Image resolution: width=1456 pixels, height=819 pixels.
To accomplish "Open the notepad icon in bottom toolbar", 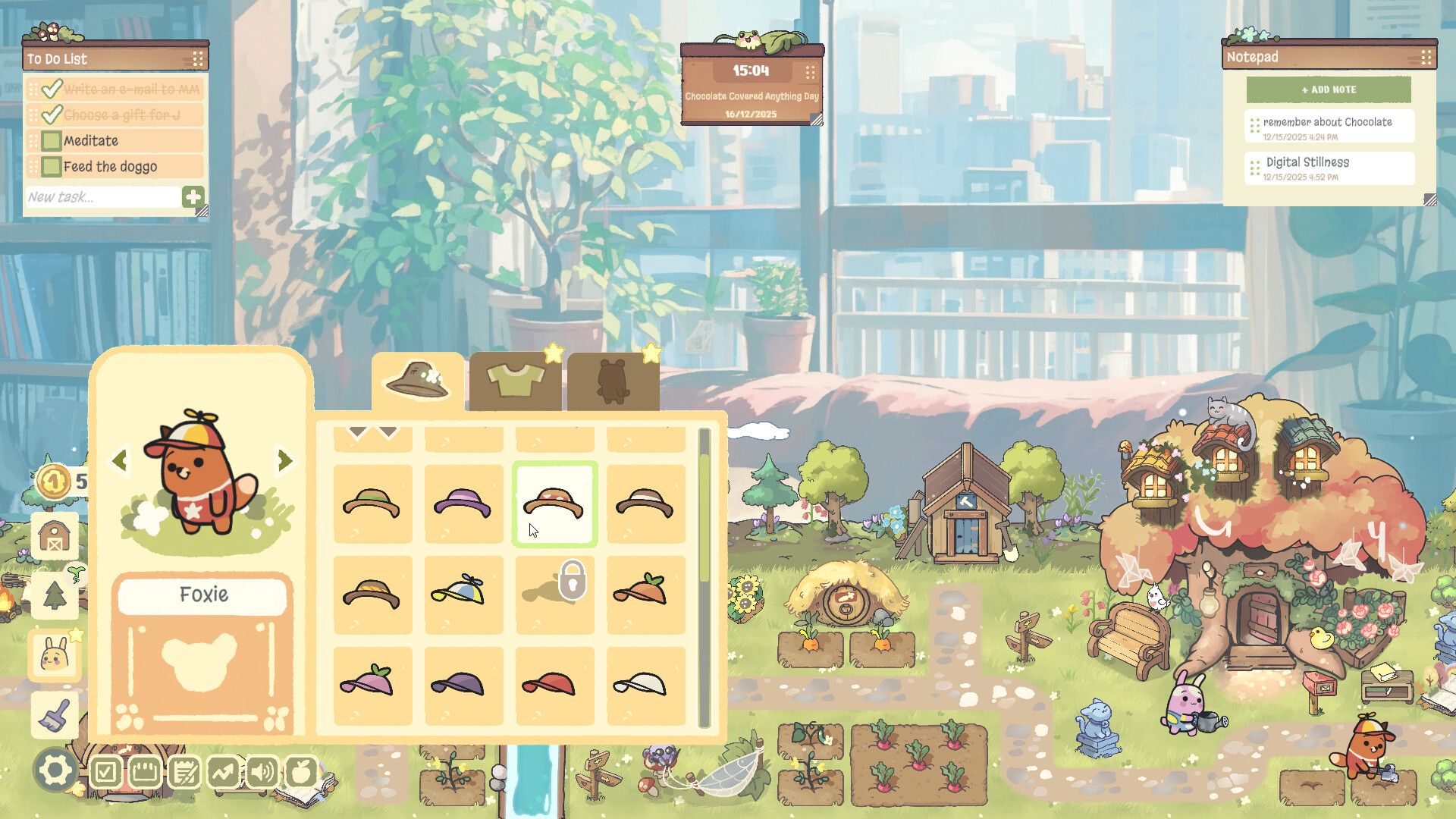I will tap(184, 773).
